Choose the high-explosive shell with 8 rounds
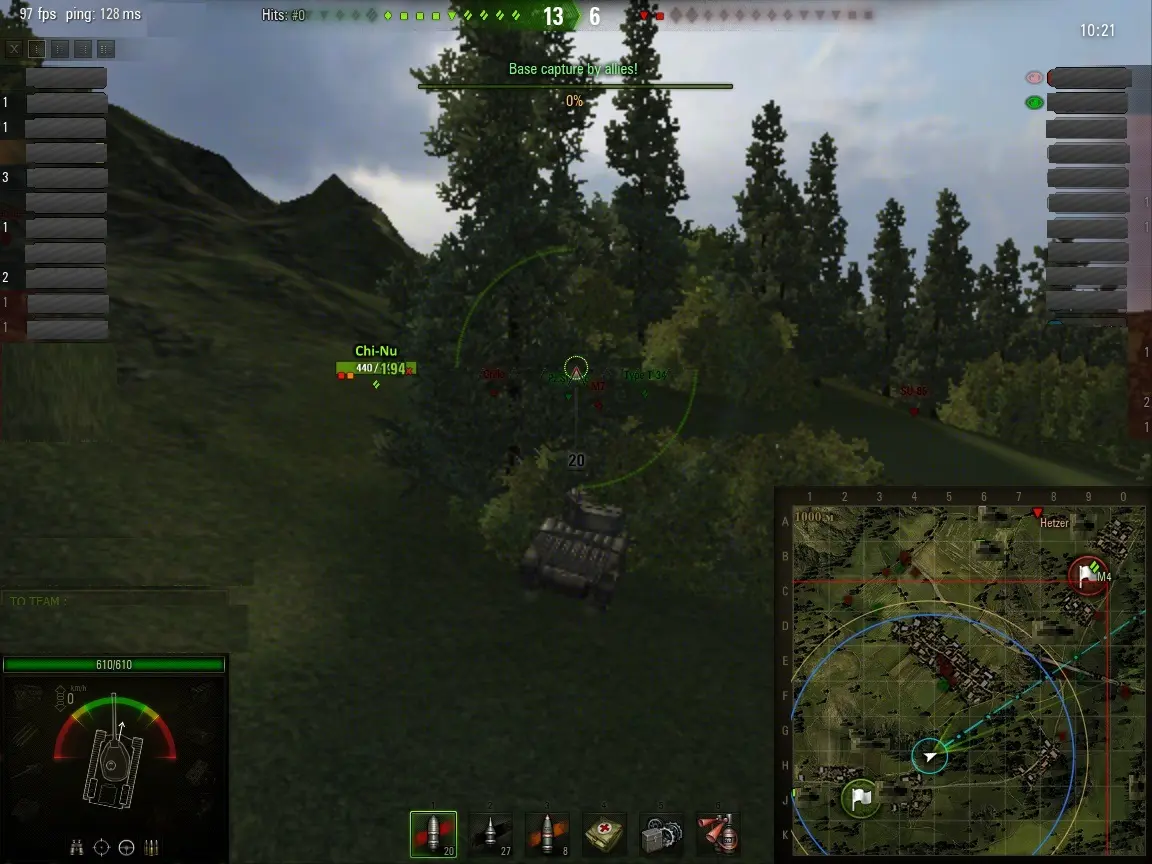Viewport: 1152px width, 864px height. [x=547, y=834]
